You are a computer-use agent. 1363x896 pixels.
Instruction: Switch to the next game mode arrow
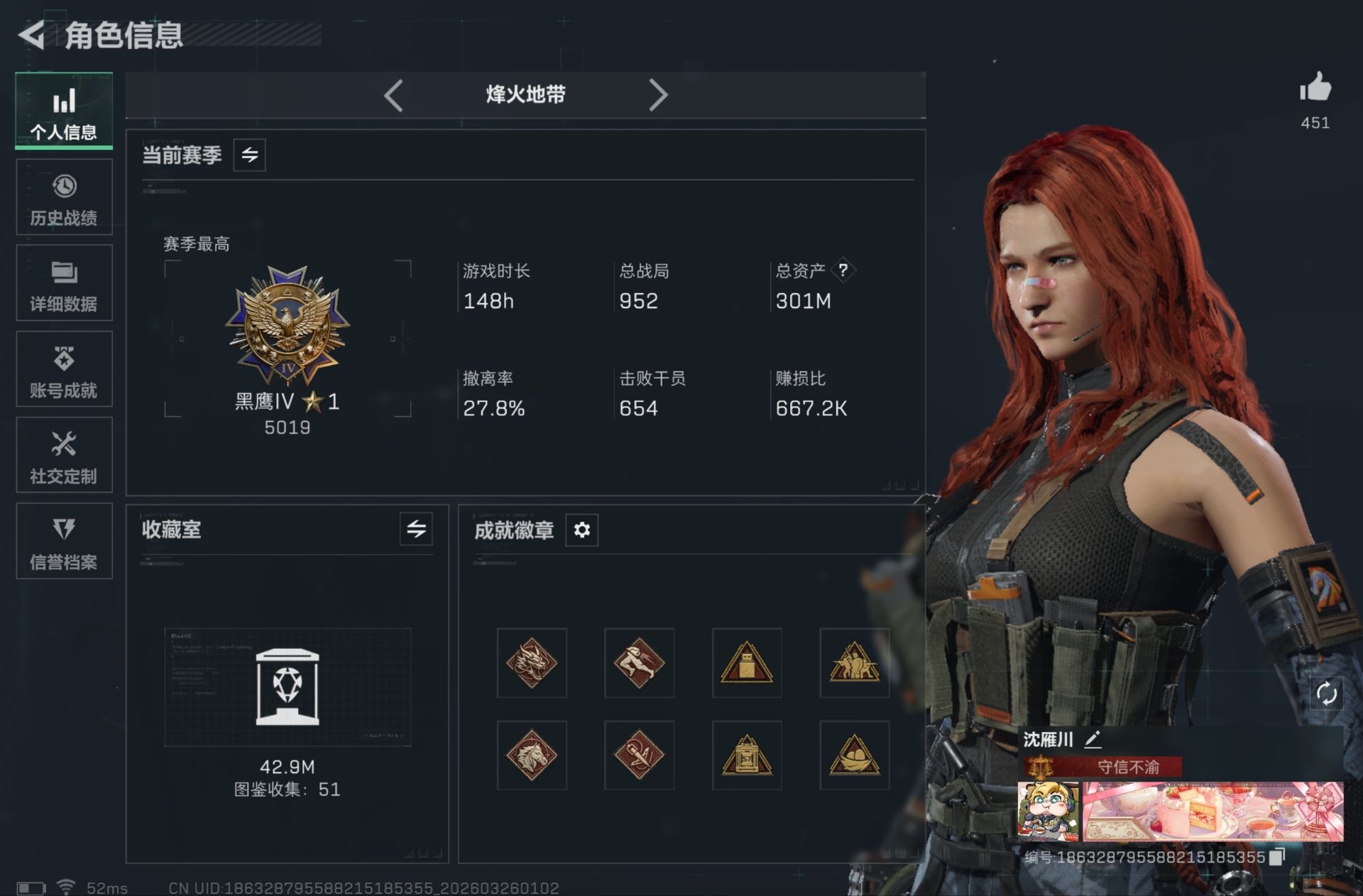[x=658, y=95]
